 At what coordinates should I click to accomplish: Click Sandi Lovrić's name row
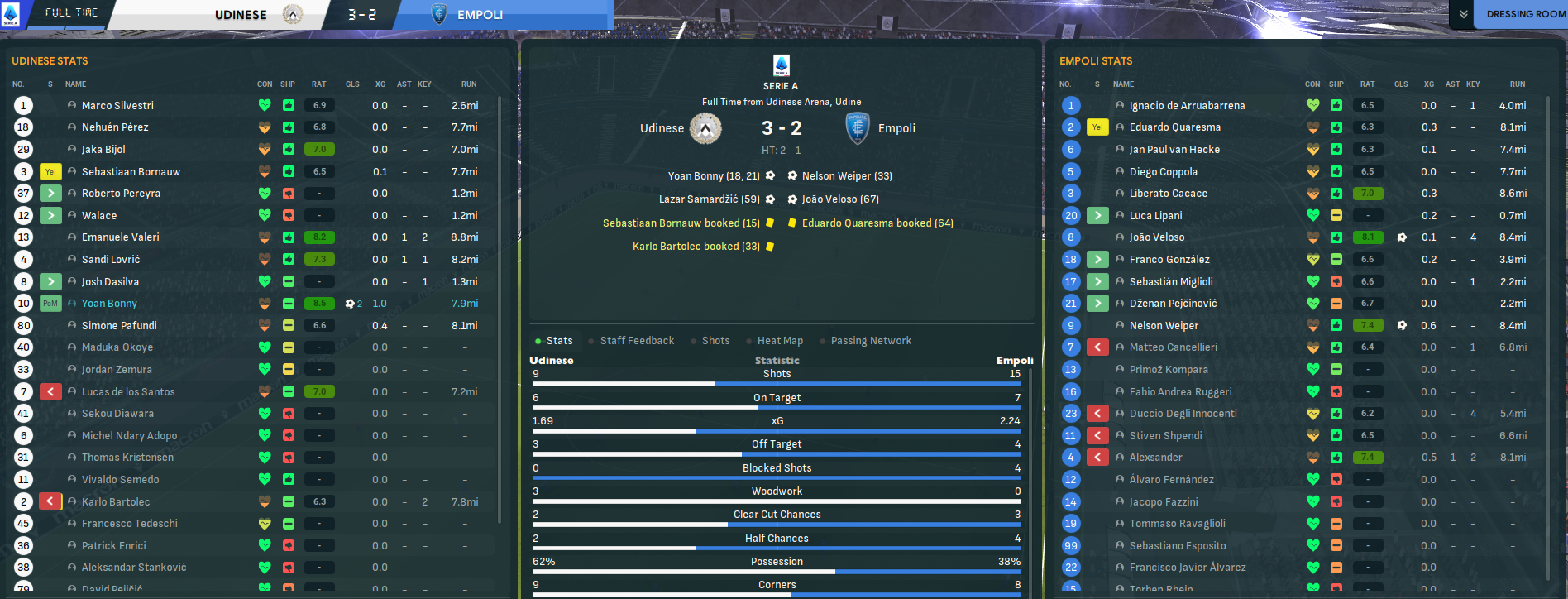coord(111,260)
